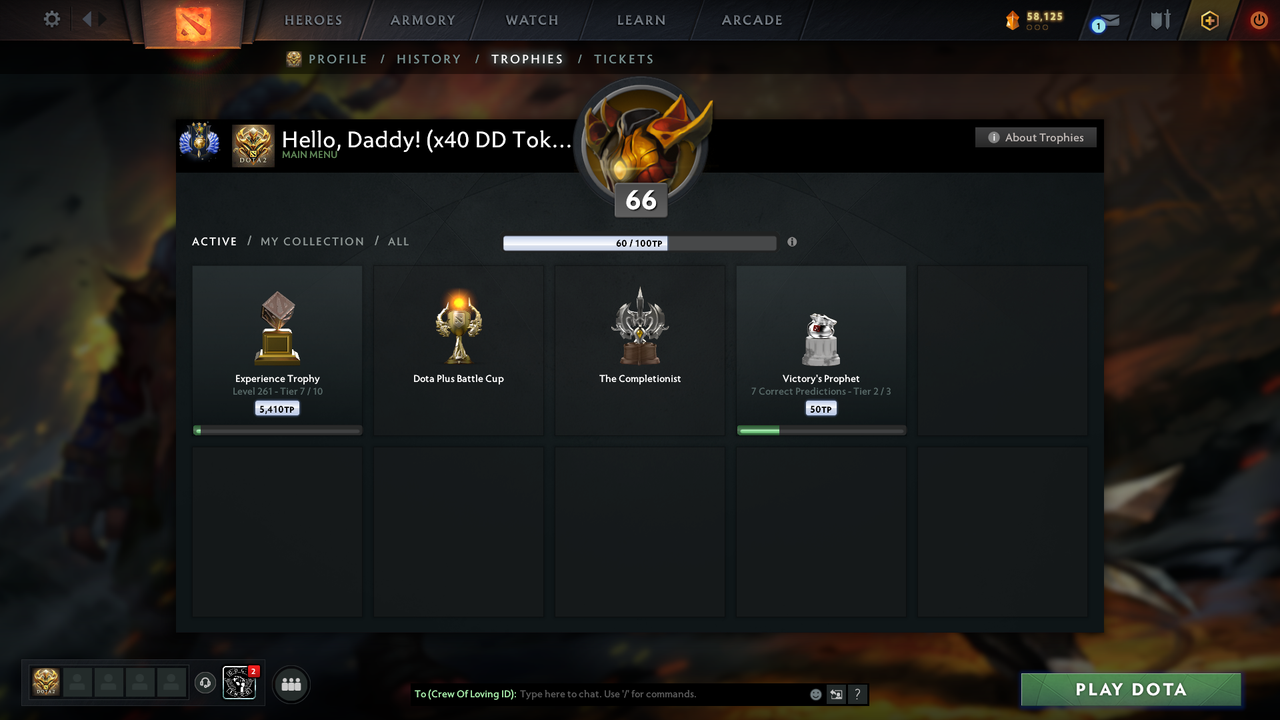Open the friends list grid icon
The width and height of the screenshot is (1280, 720).
290,684
